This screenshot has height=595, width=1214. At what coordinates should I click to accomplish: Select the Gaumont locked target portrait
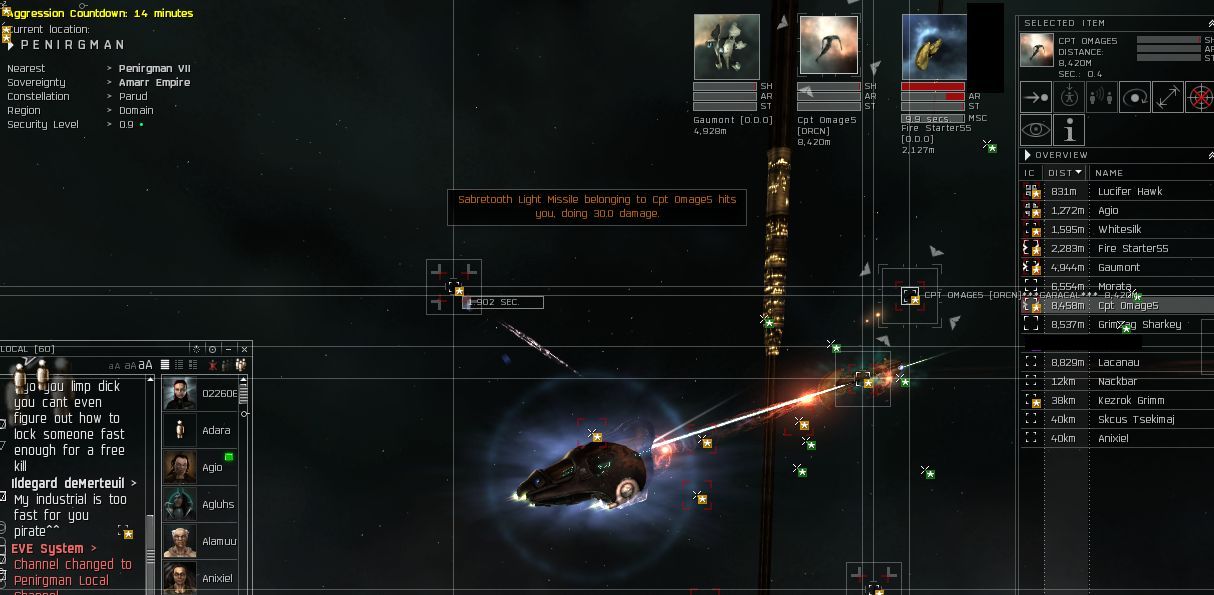click(726, 46)
